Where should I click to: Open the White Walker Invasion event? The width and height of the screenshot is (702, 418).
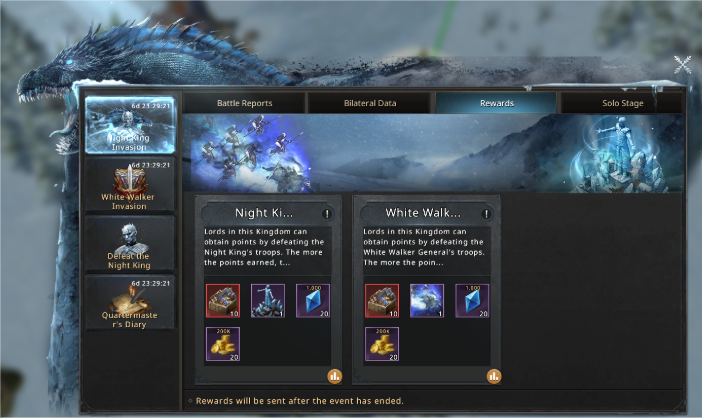click(129, 185)
